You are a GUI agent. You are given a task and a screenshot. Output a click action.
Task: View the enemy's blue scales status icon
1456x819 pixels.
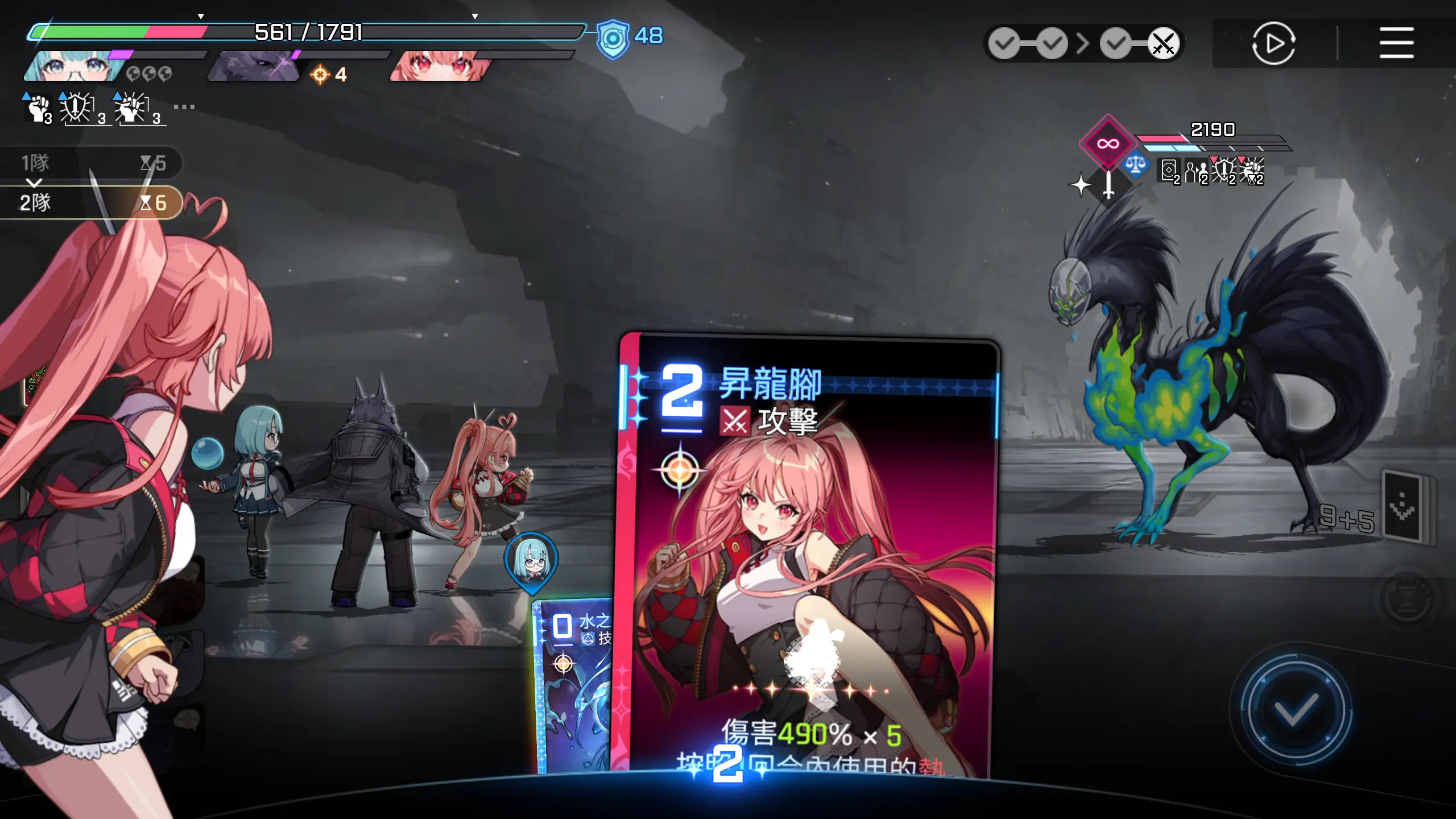tap(1136, 166)
